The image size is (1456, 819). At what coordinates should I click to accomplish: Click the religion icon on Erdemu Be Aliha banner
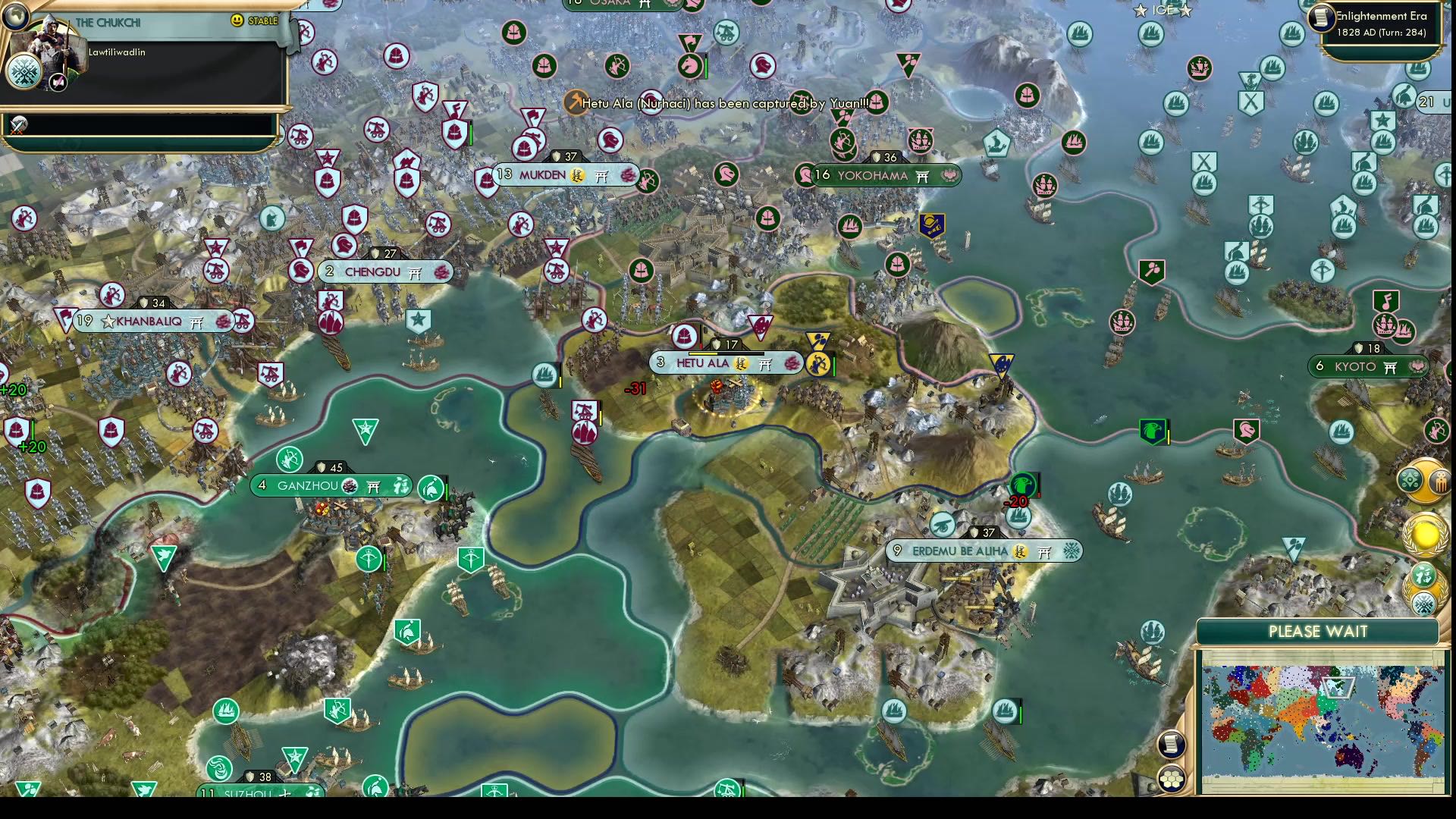[1044, 551]
